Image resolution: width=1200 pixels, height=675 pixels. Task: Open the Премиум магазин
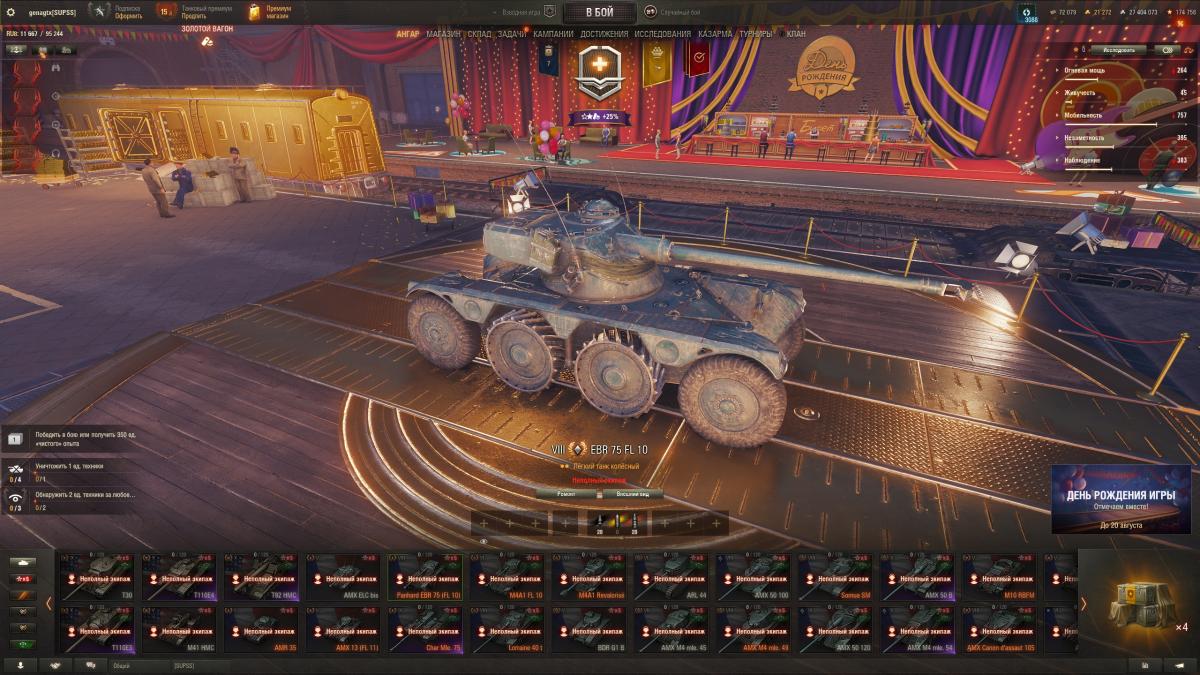coord(271,12)
